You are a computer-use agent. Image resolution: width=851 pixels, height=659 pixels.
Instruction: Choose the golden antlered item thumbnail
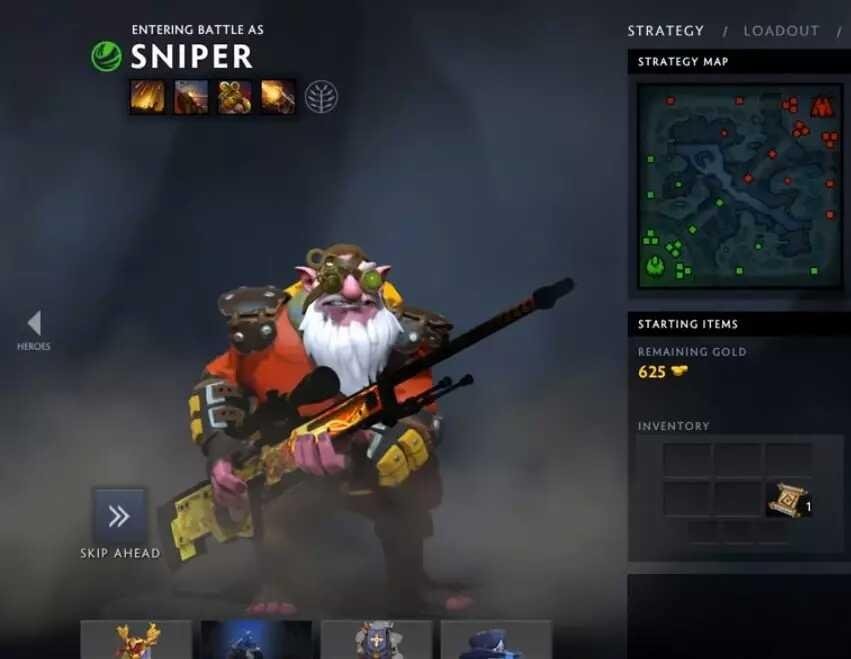(136, 640)
